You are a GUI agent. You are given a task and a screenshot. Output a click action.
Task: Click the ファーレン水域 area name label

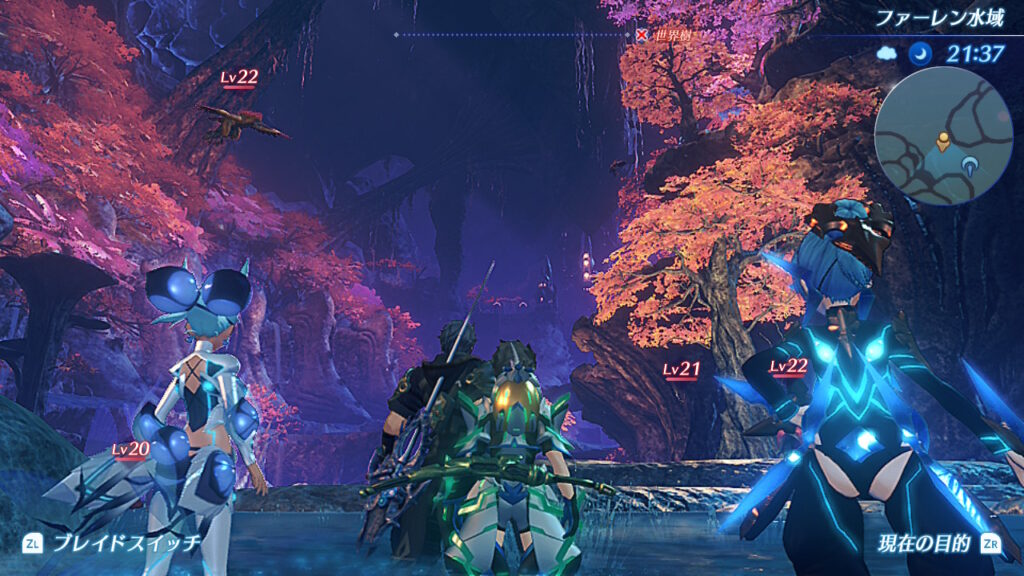click(x=939, y=18)
